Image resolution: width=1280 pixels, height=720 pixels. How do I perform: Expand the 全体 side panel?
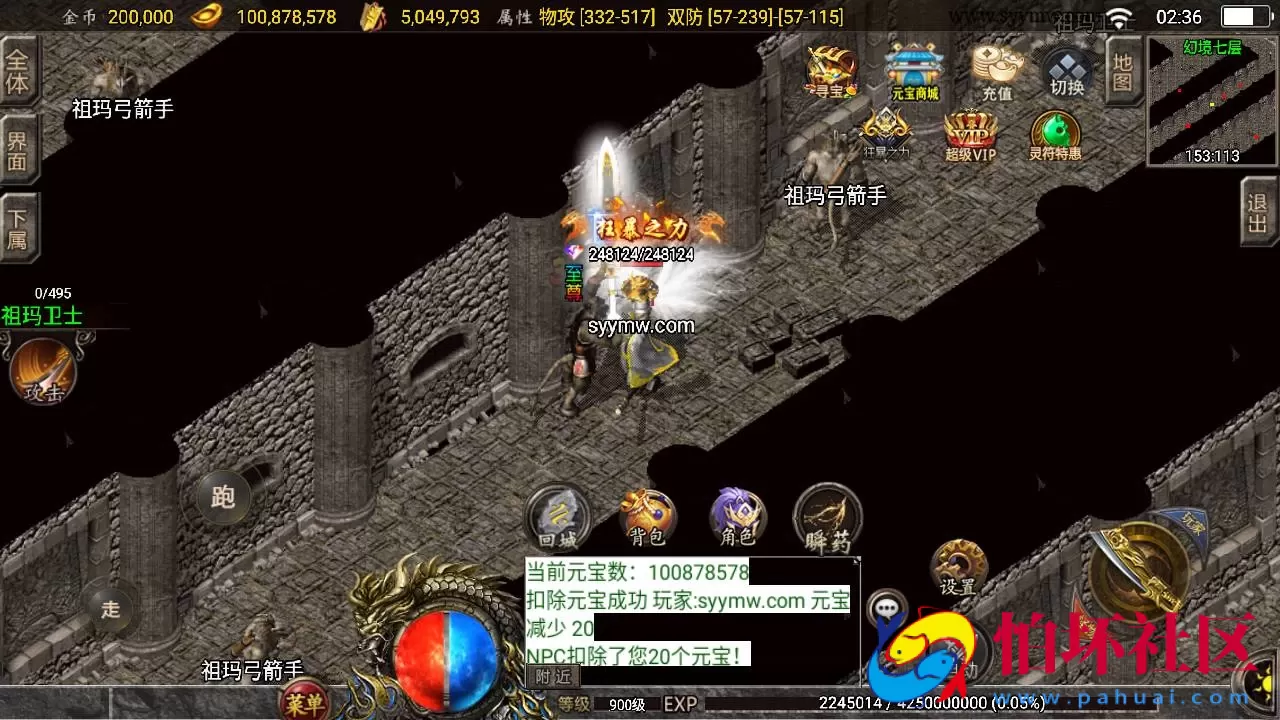coord(21,70)
